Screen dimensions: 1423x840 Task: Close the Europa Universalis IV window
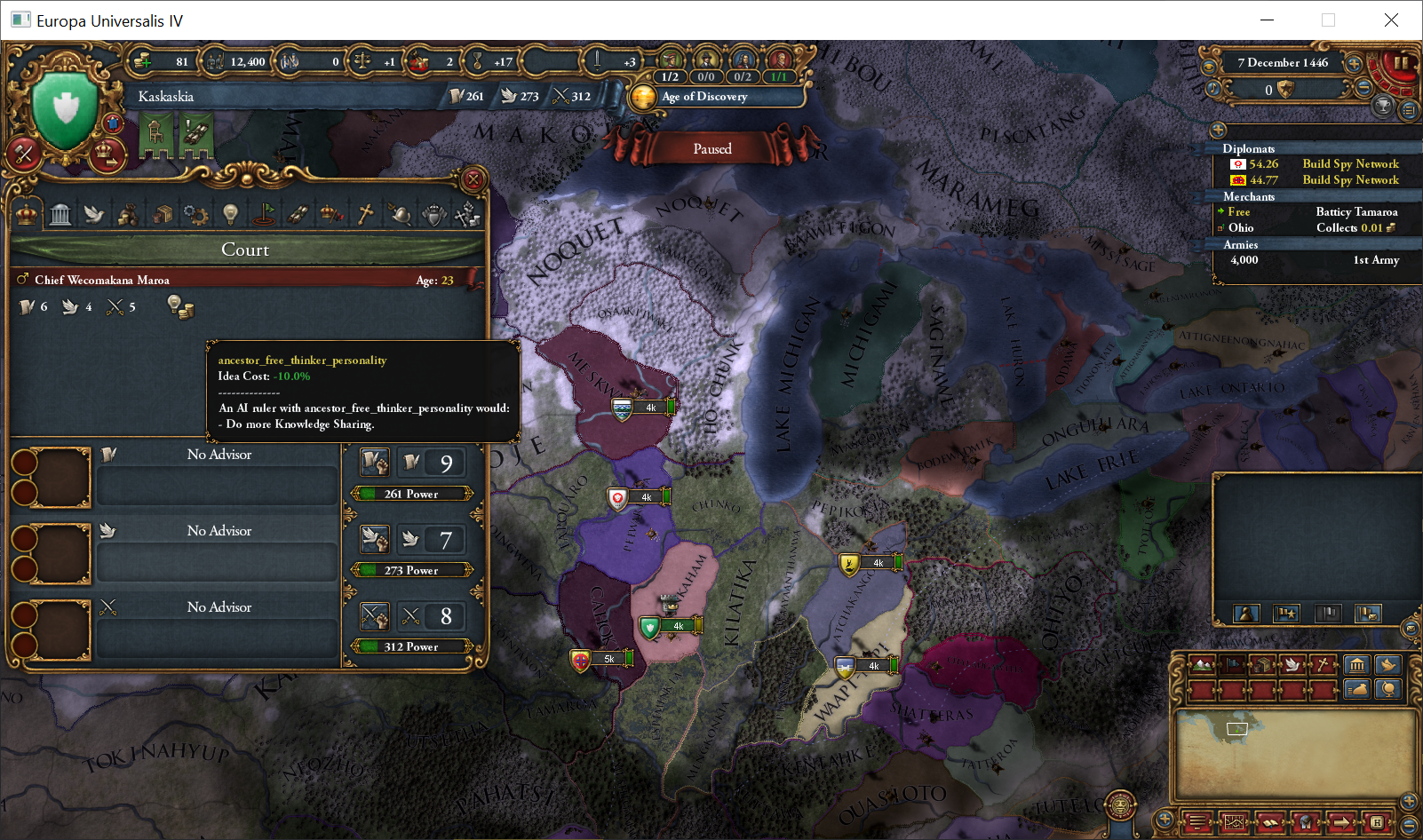1391,20
